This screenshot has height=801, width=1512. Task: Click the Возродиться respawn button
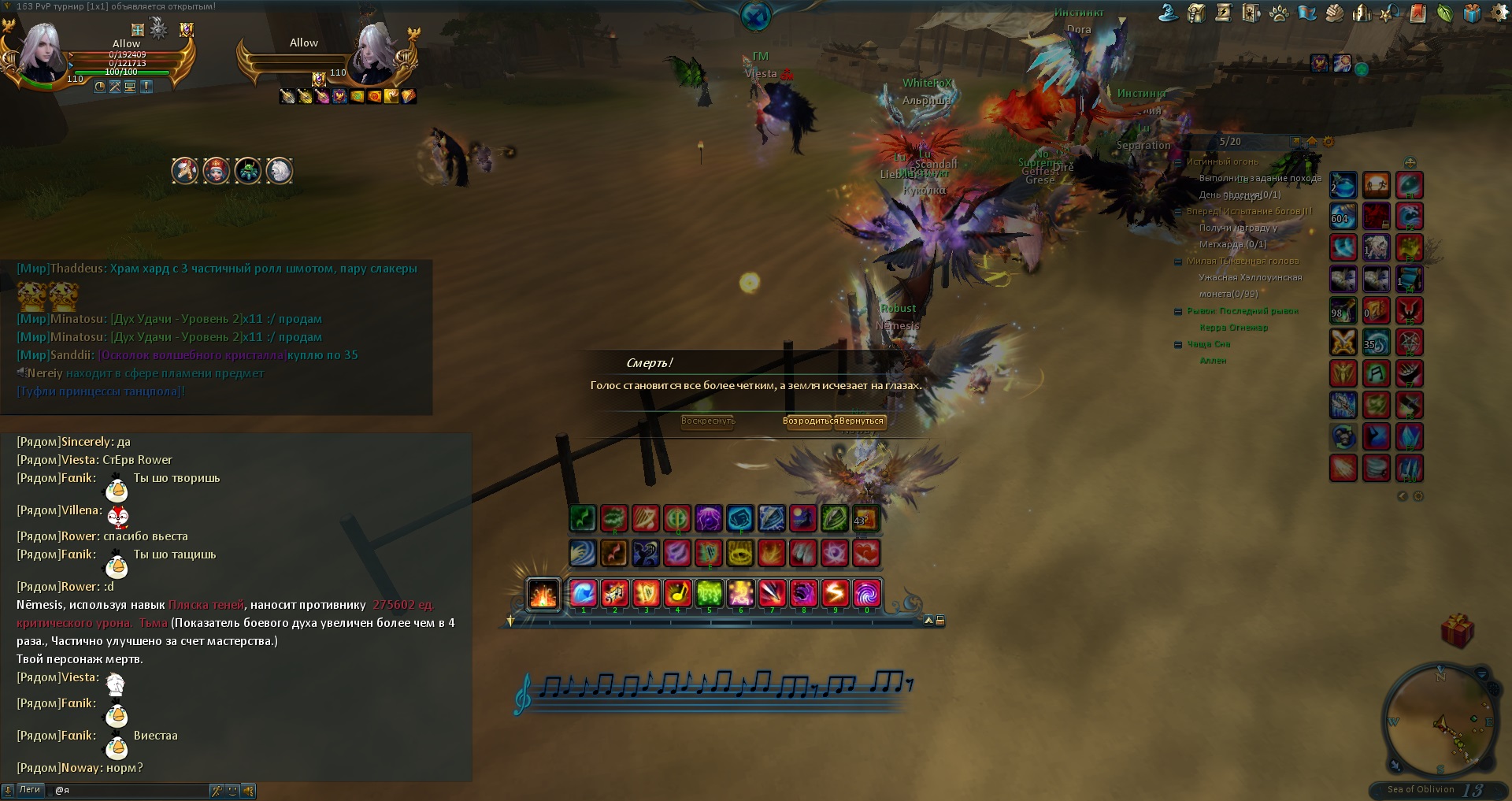(x=810, y=421)
